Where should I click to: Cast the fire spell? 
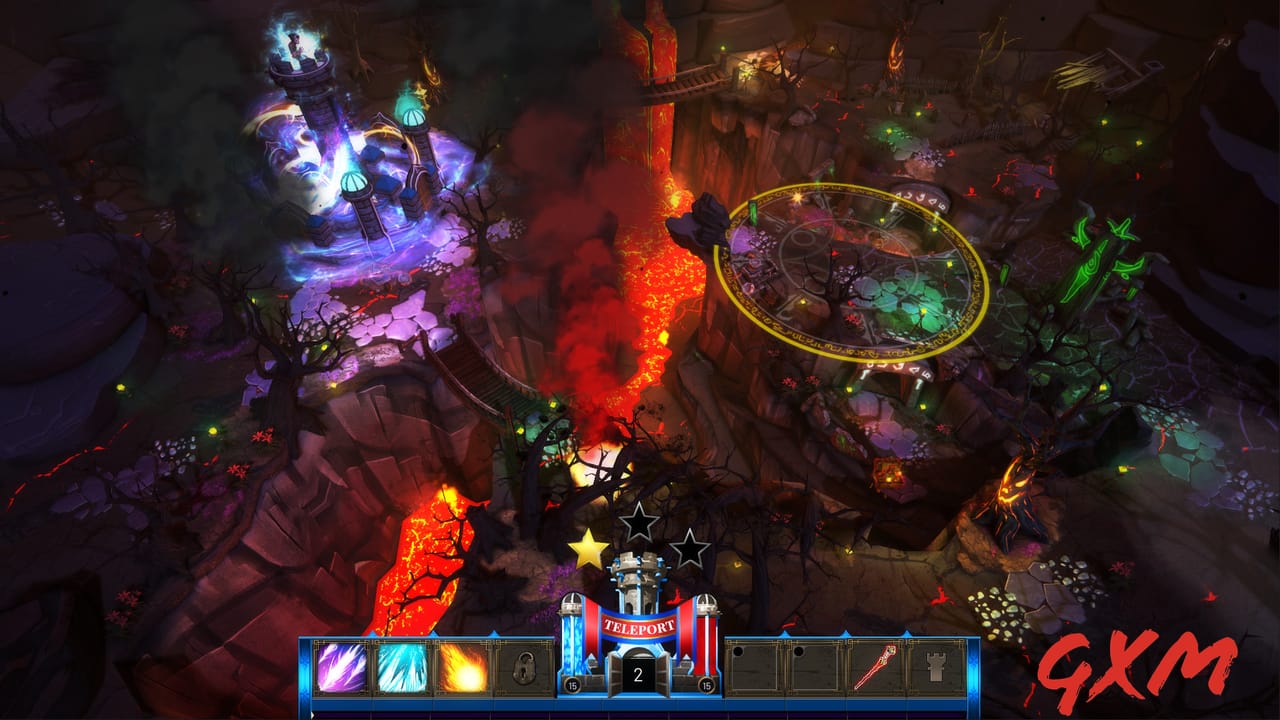(x=462, y=668)
